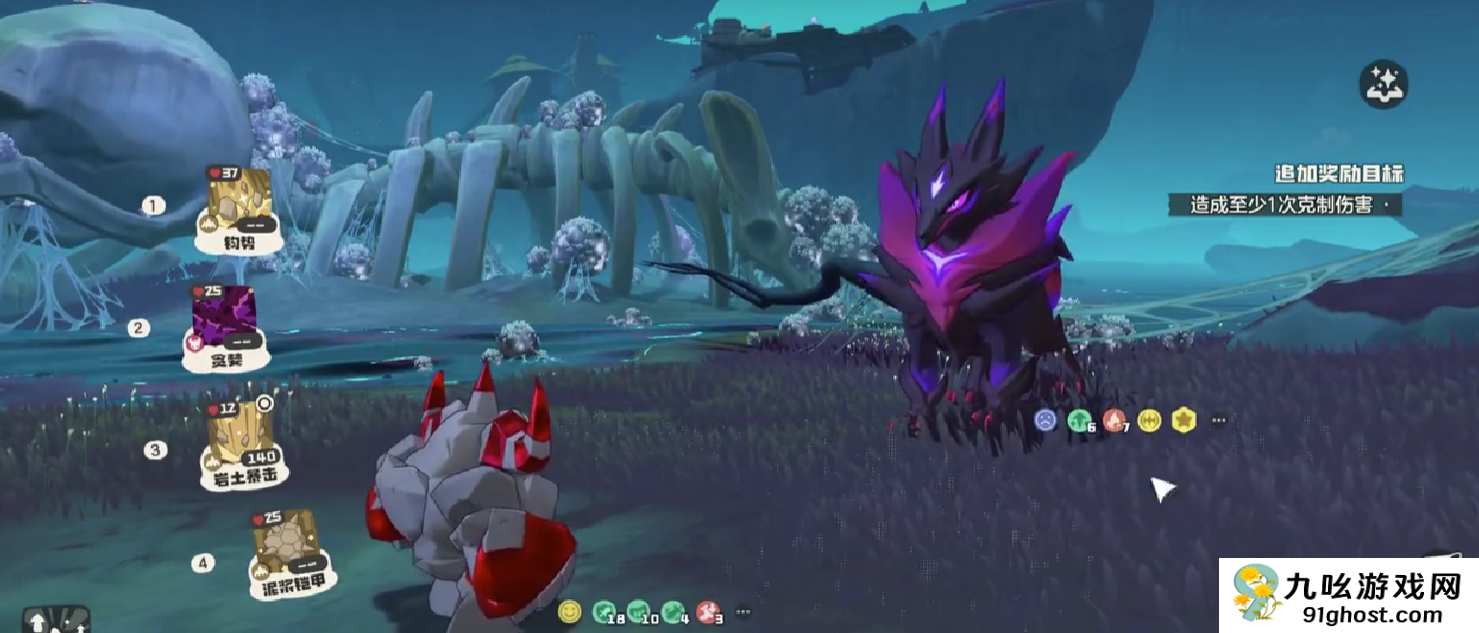The image size is (1479, 633).
Task: Visit the 九吆游戏网 watermark link
Action: pos(1348,595)
